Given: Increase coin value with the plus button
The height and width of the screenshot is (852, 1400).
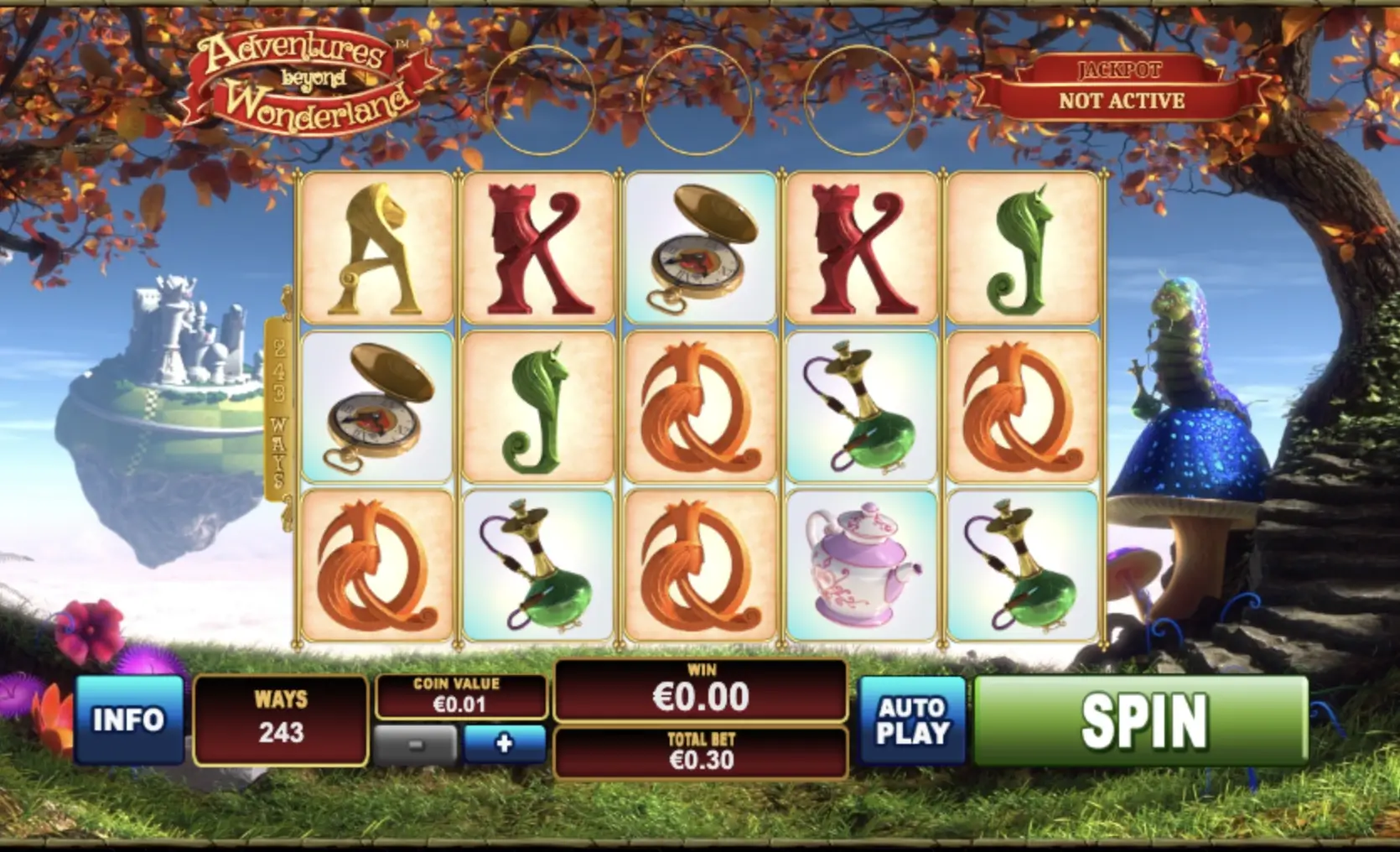Looking at the screenshot, I should point(504,743).
